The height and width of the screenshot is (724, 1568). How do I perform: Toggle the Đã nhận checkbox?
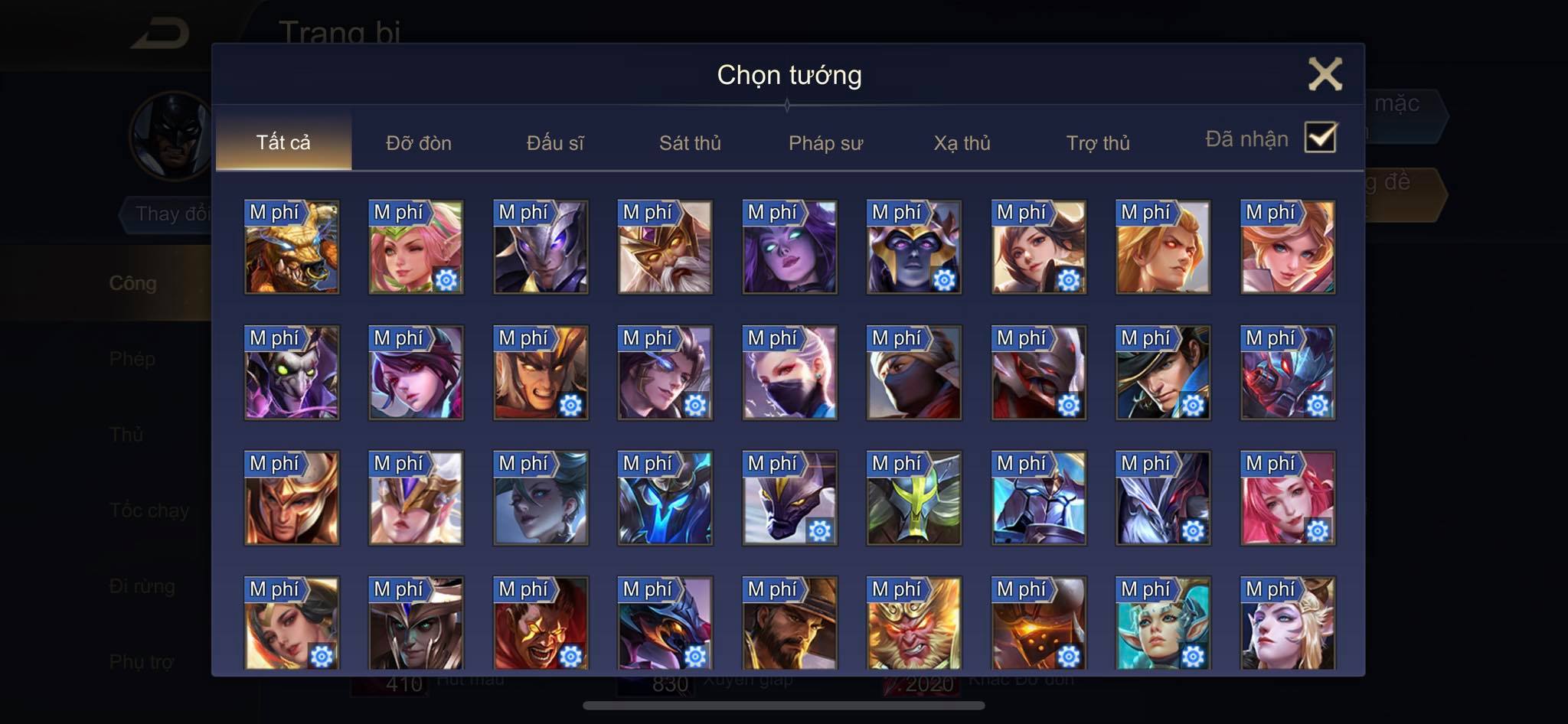1320,138
